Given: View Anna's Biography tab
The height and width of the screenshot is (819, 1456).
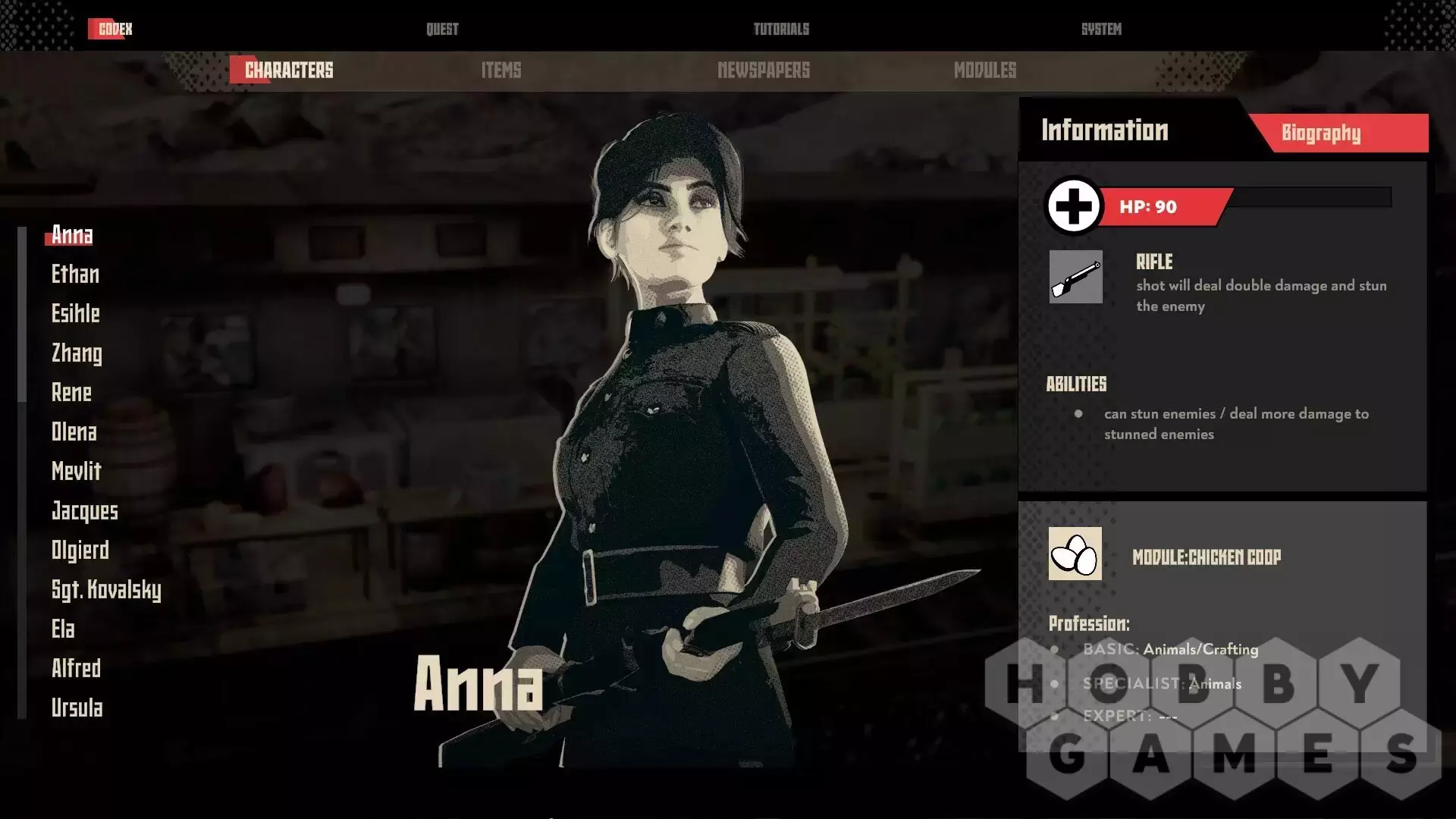Looking at the screenshot, I should click(x=1321, y=133).
